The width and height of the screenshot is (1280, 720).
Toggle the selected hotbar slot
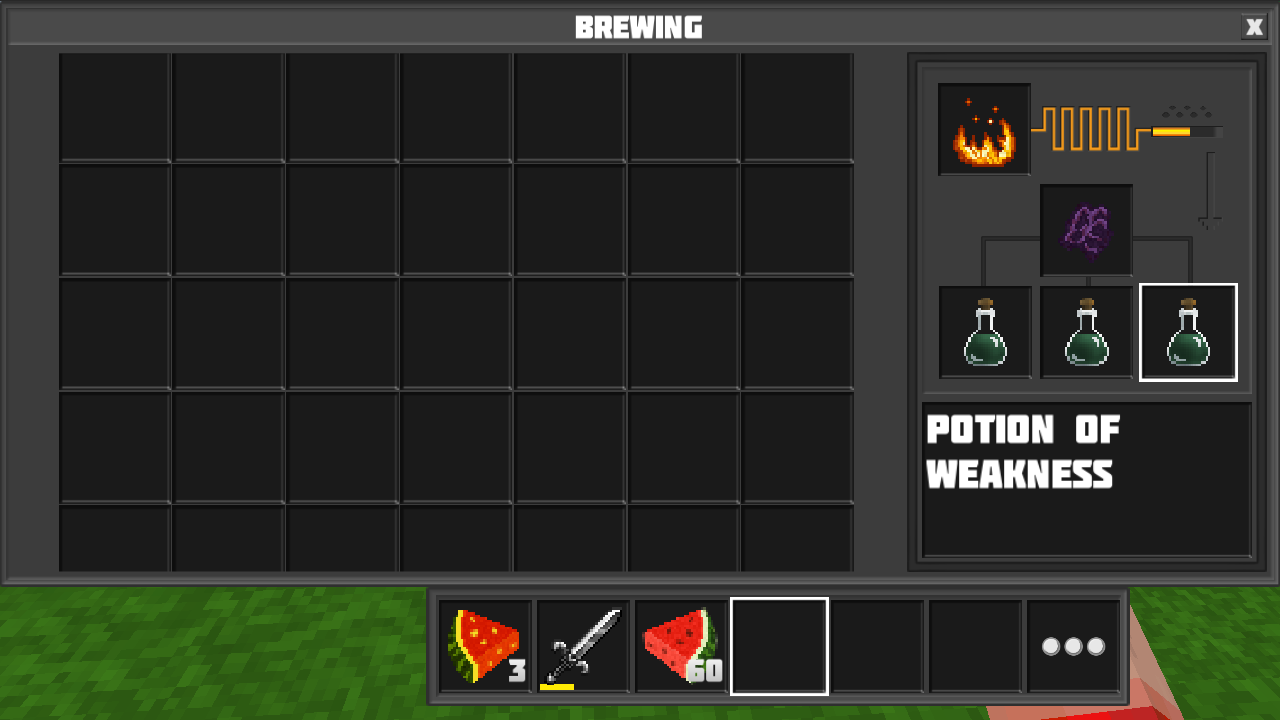tap(778, 645)
